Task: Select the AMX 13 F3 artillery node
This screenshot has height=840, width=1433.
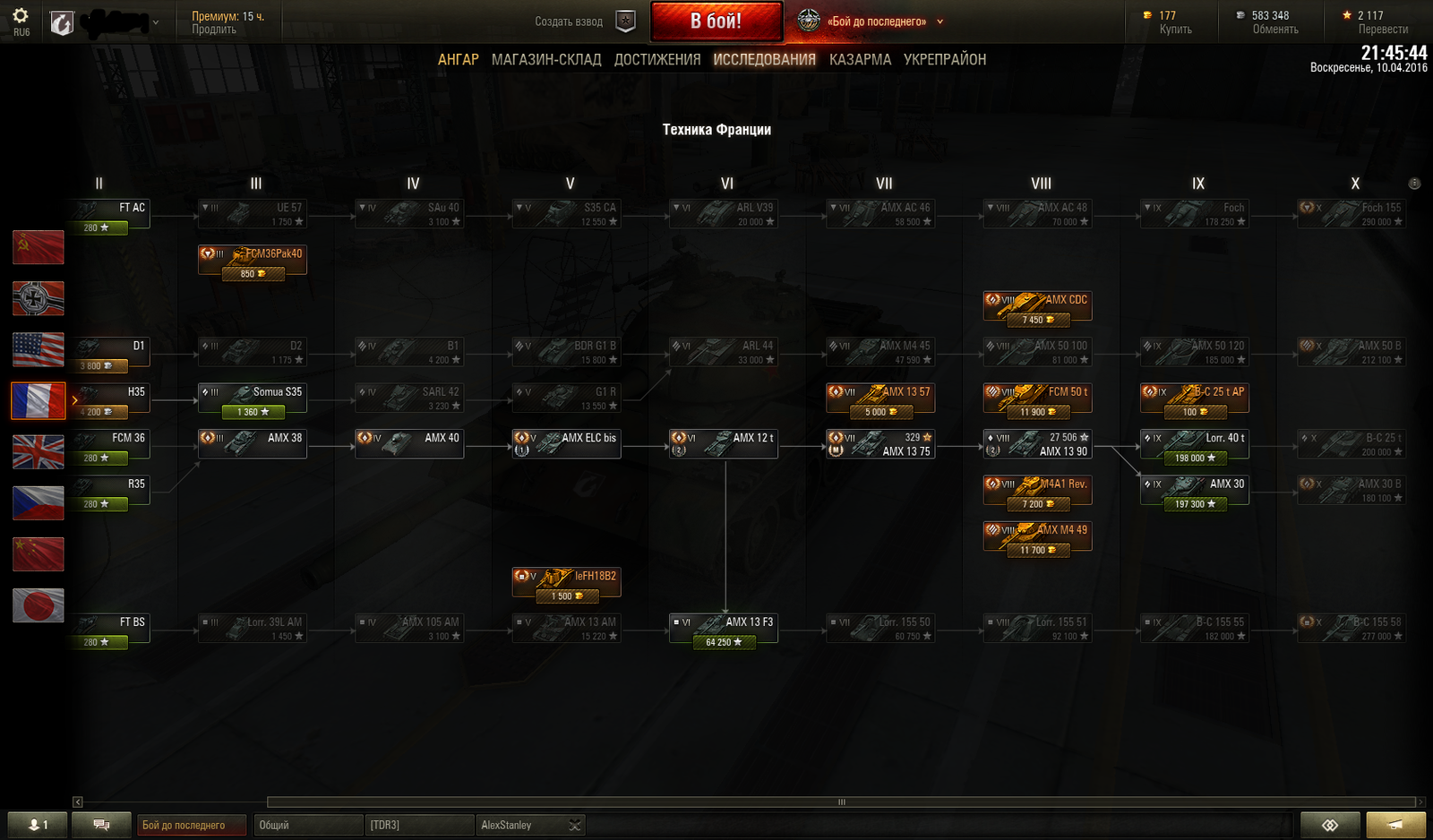Action: coord(724,627)
